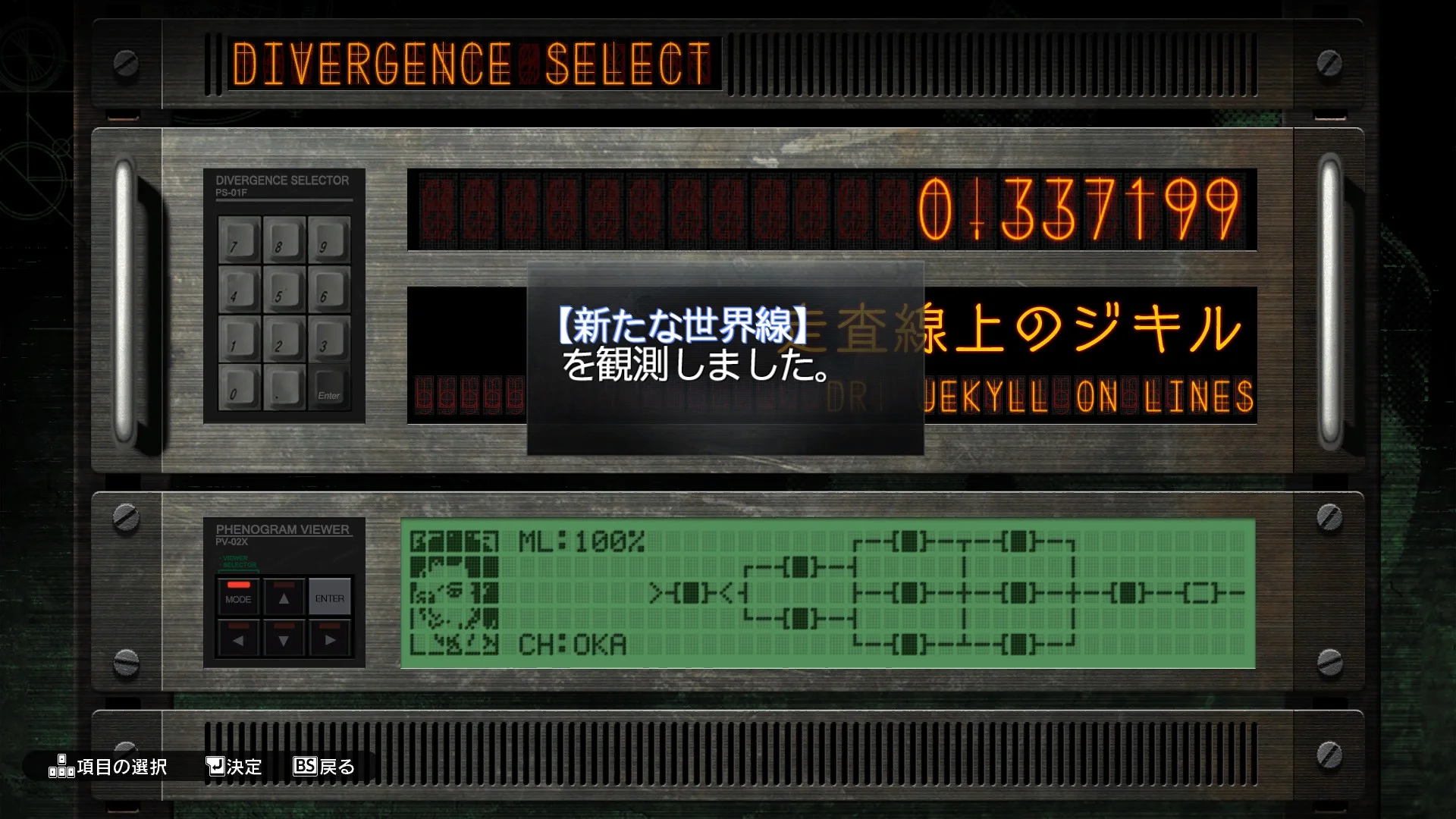Select the number 5 keypad key
Image resolution: width=1456 pixels, height=819 pixels.
[x=284, y=289]
